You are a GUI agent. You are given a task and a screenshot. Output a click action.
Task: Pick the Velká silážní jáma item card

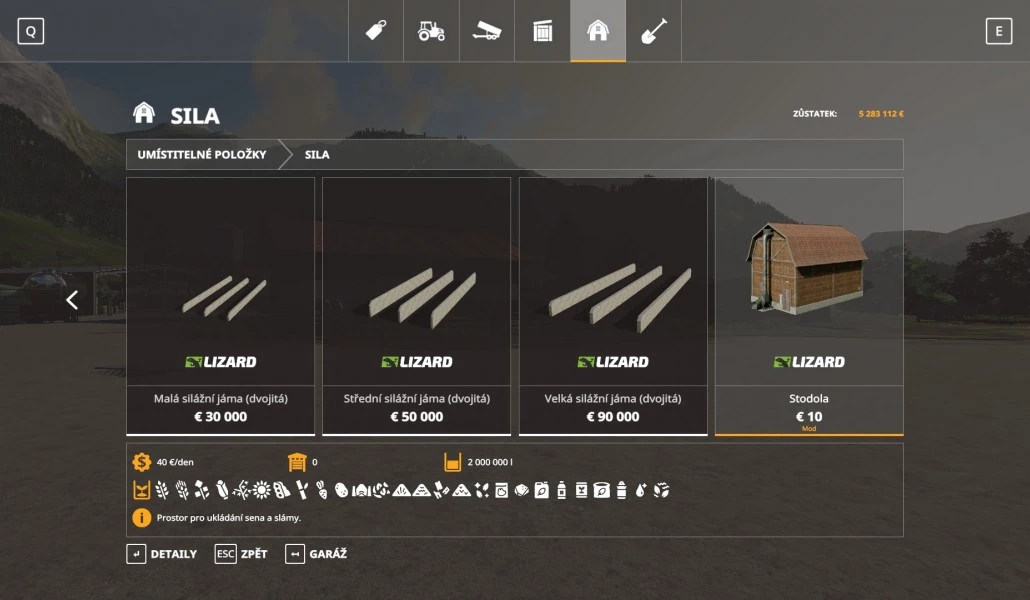[613, 306]
